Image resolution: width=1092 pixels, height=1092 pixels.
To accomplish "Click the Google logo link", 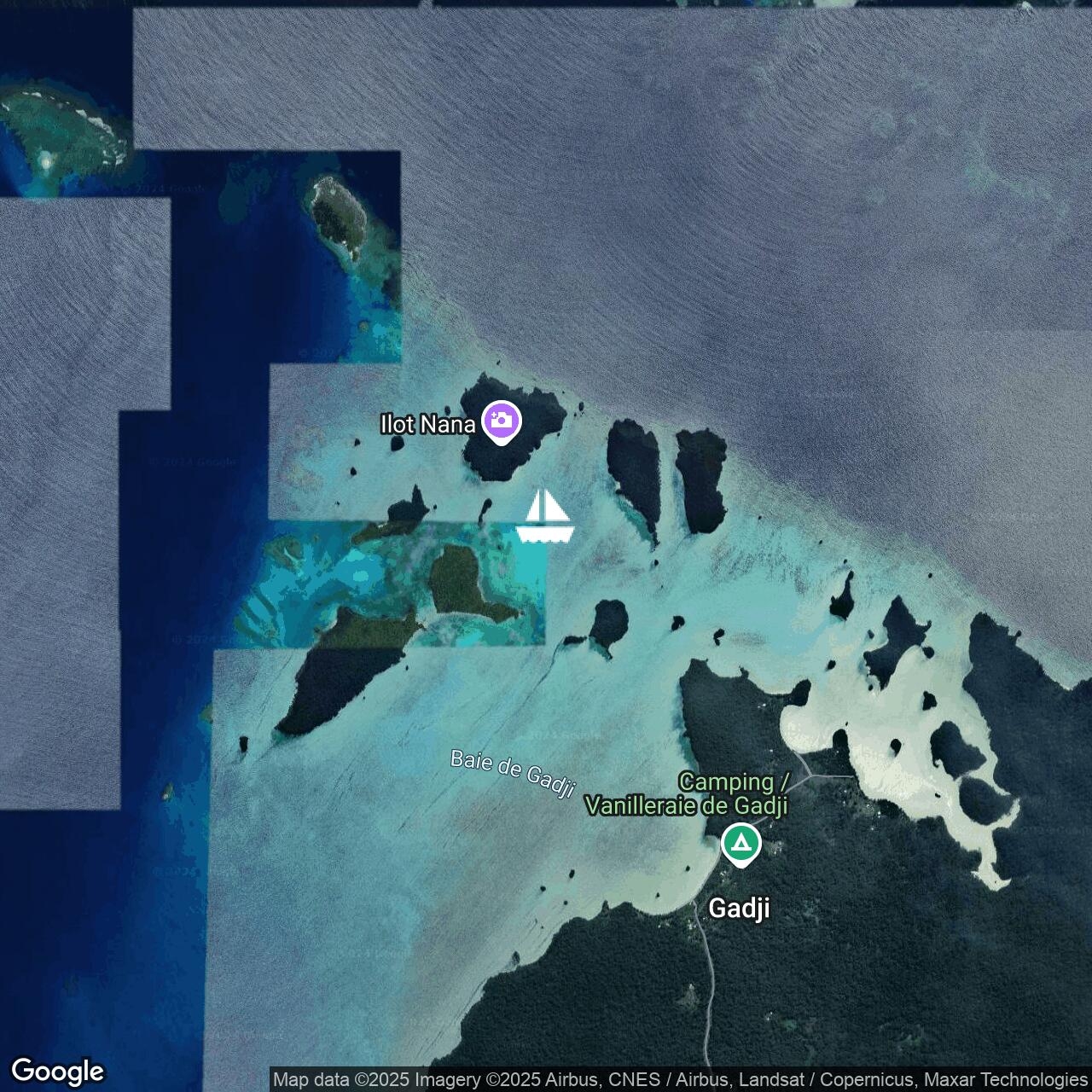I will click(x=57, y=1071).
